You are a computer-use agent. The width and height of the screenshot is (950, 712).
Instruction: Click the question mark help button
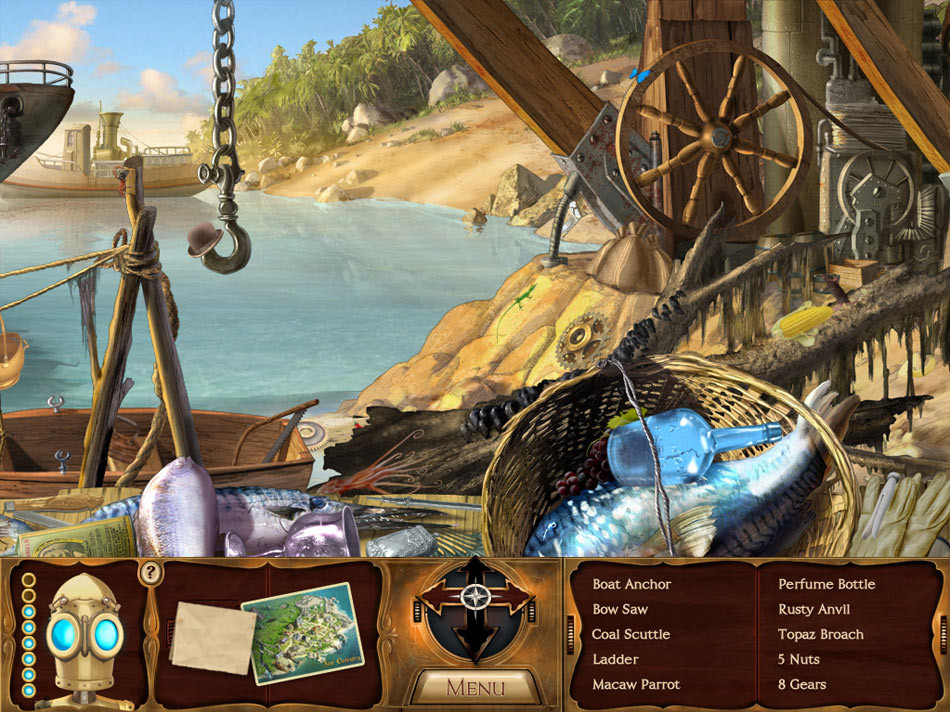point(150,573)
